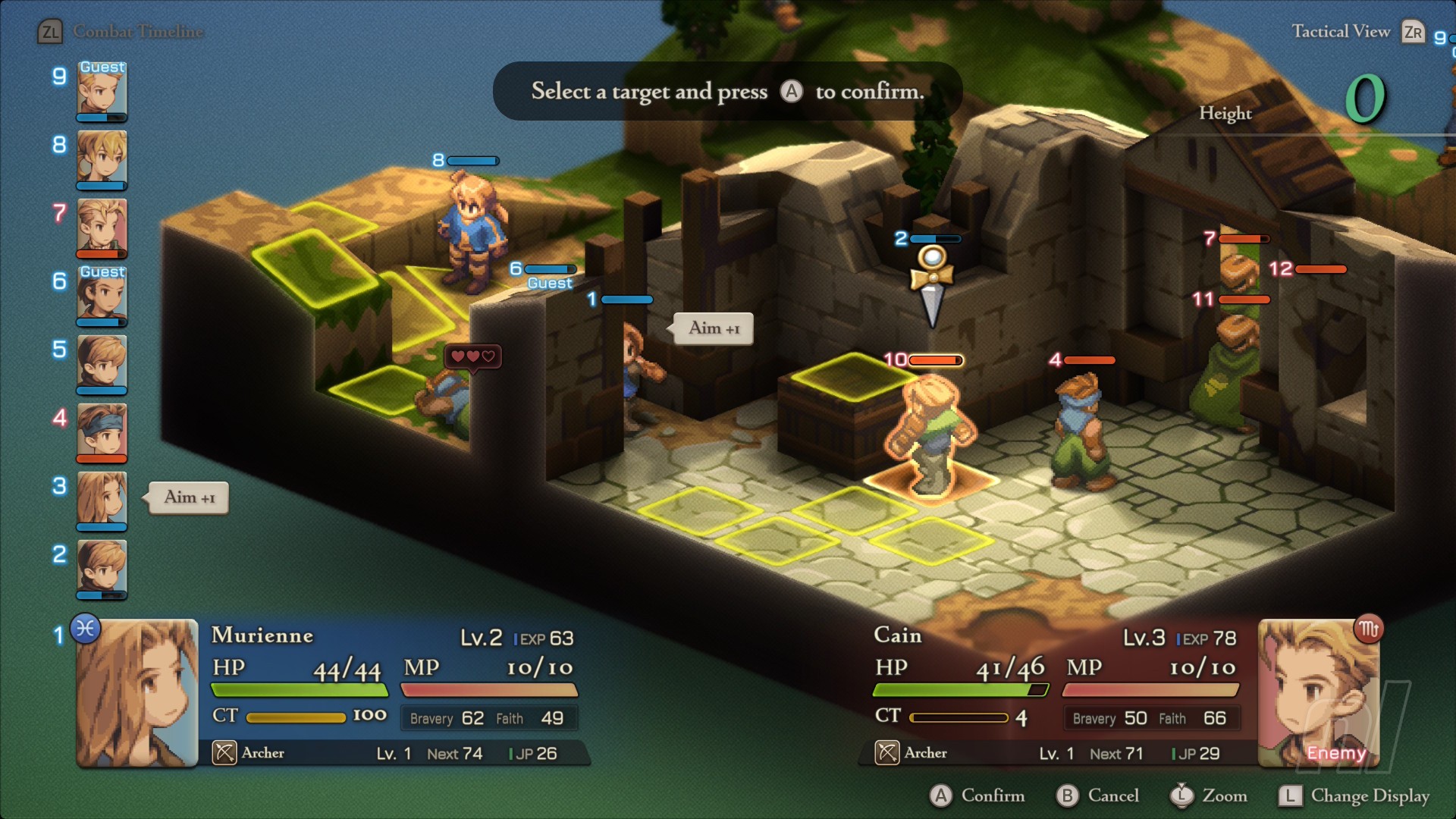
Task: Select the turn 8 blonde unit portrait
Action: [102, 159]
